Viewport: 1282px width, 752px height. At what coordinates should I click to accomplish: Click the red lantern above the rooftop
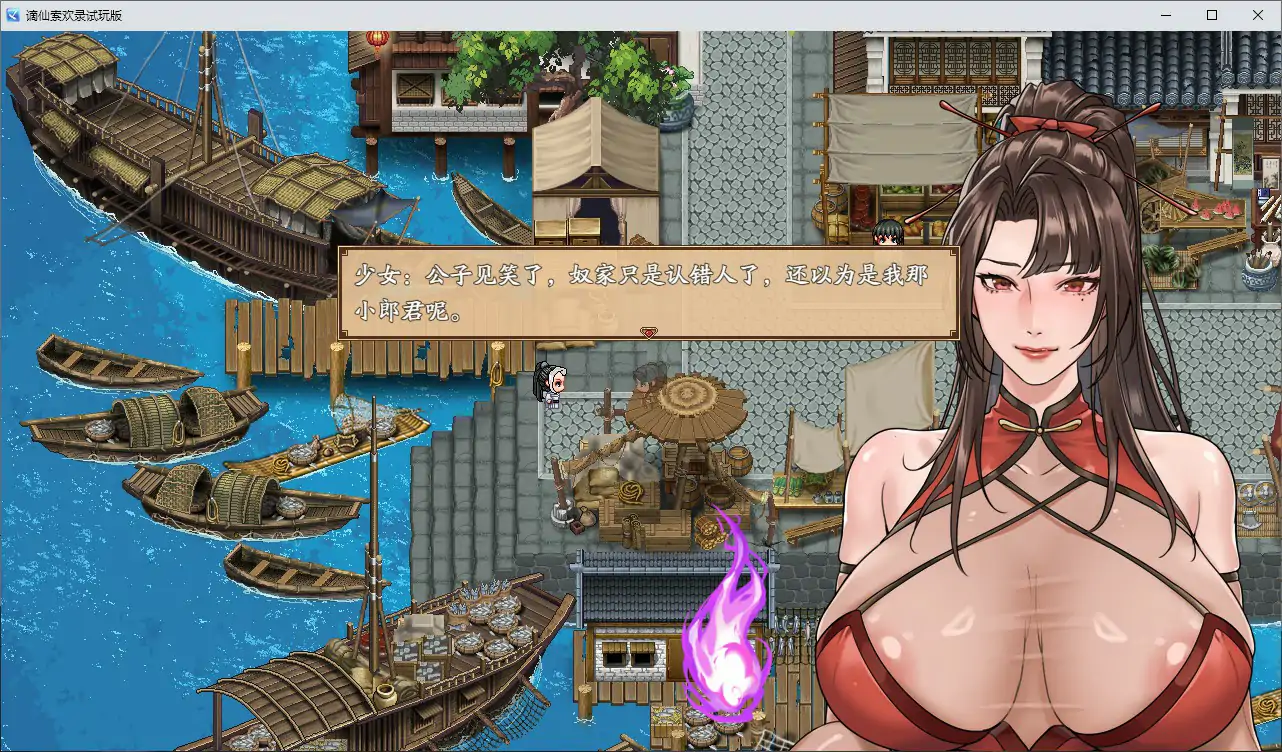[x=377, y=40]
